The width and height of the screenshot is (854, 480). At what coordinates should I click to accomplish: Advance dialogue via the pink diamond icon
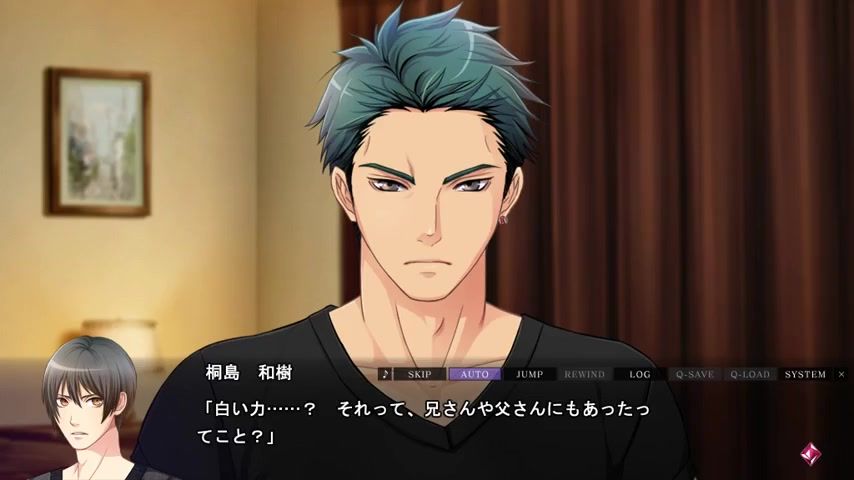tap(810, 452)
